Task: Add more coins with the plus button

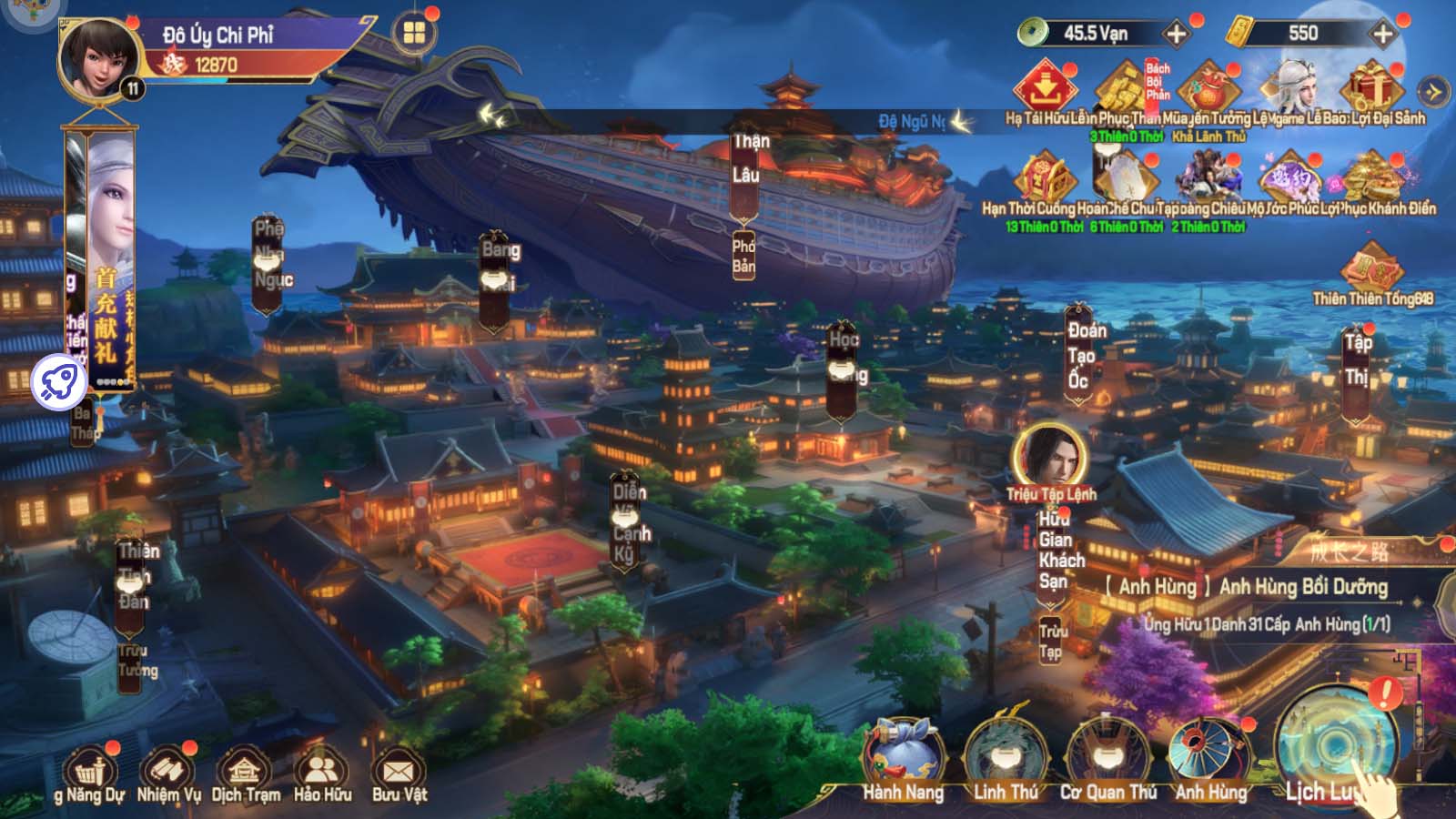Action: [x=1177, y=35]
